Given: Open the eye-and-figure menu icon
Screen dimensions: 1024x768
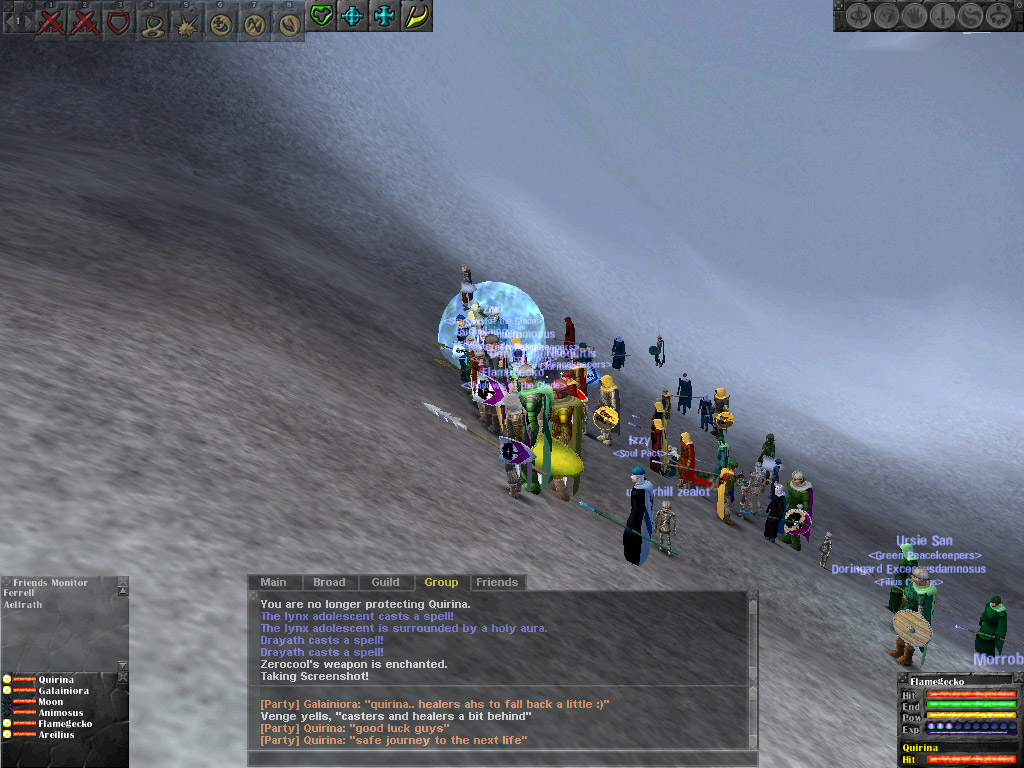Looking at the screenshot, I should click(859, 16).
